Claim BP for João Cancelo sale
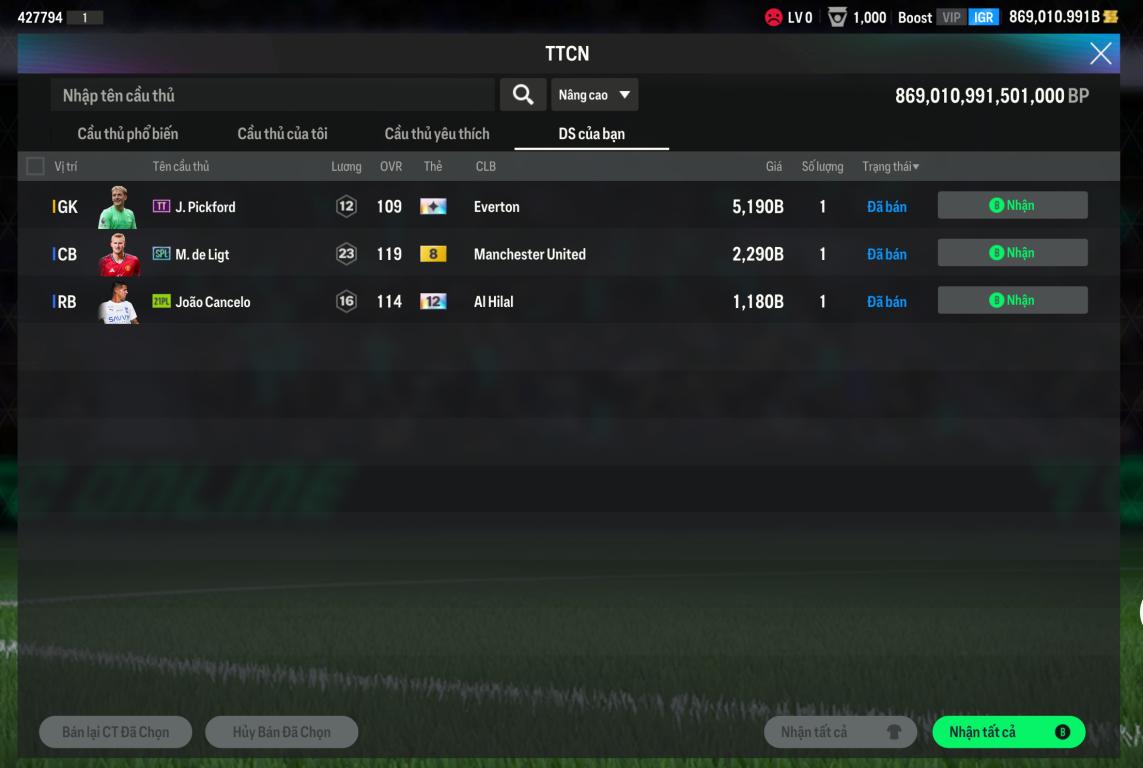Viewport: 1143px width, 768px height. 1012,300
